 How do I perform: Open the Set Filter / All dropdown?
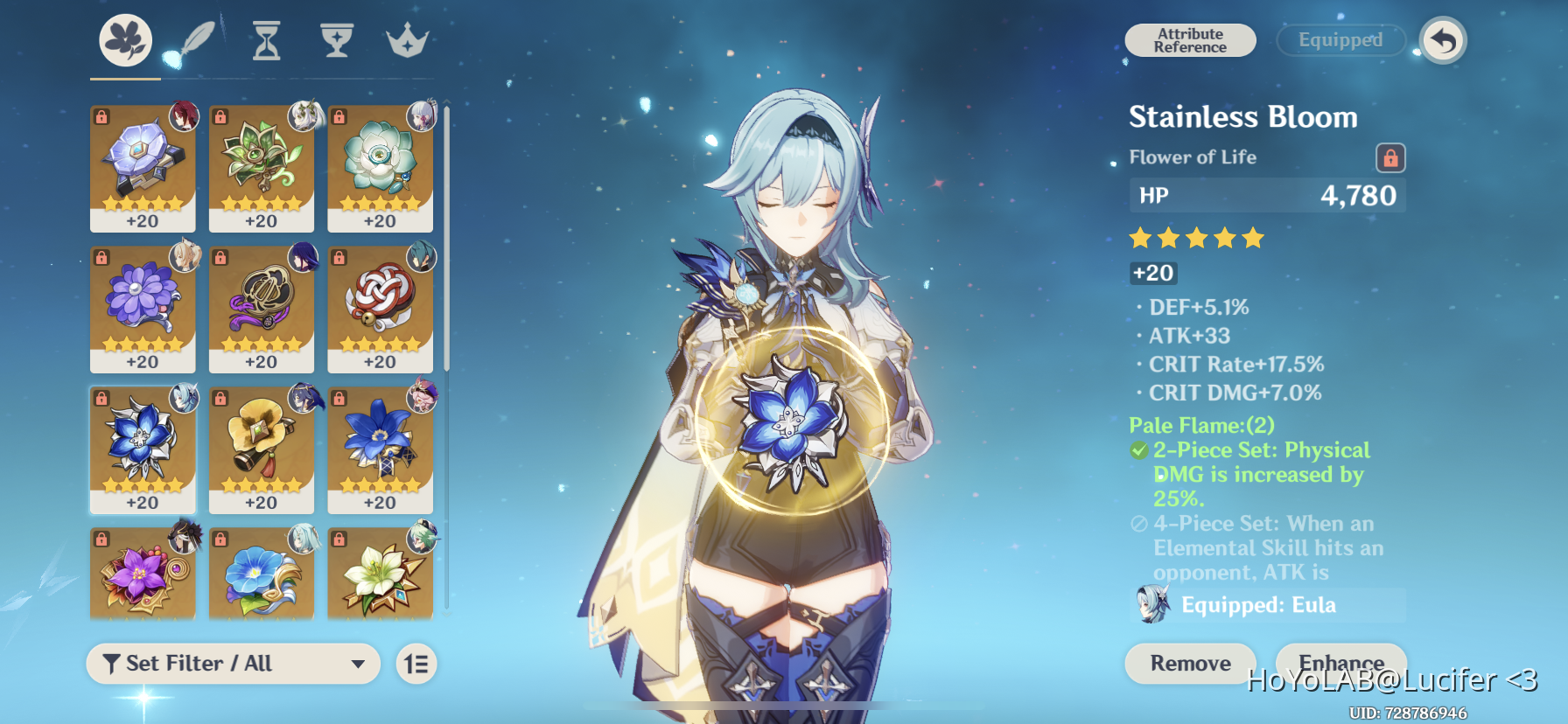pyautogui.click(x=233, y=664)
